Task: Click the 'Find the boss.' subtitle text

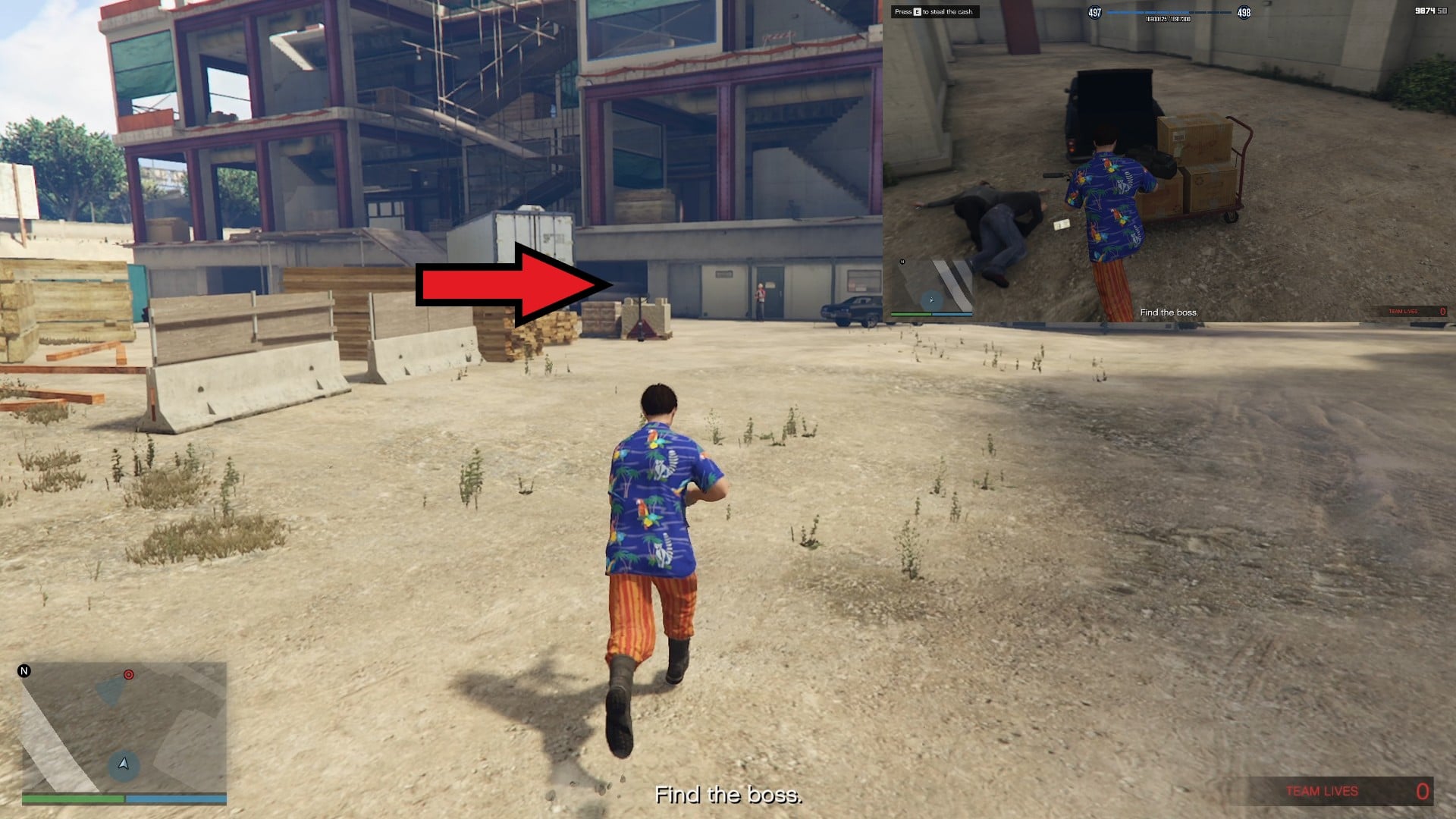Action: click(x=728, y=795)
